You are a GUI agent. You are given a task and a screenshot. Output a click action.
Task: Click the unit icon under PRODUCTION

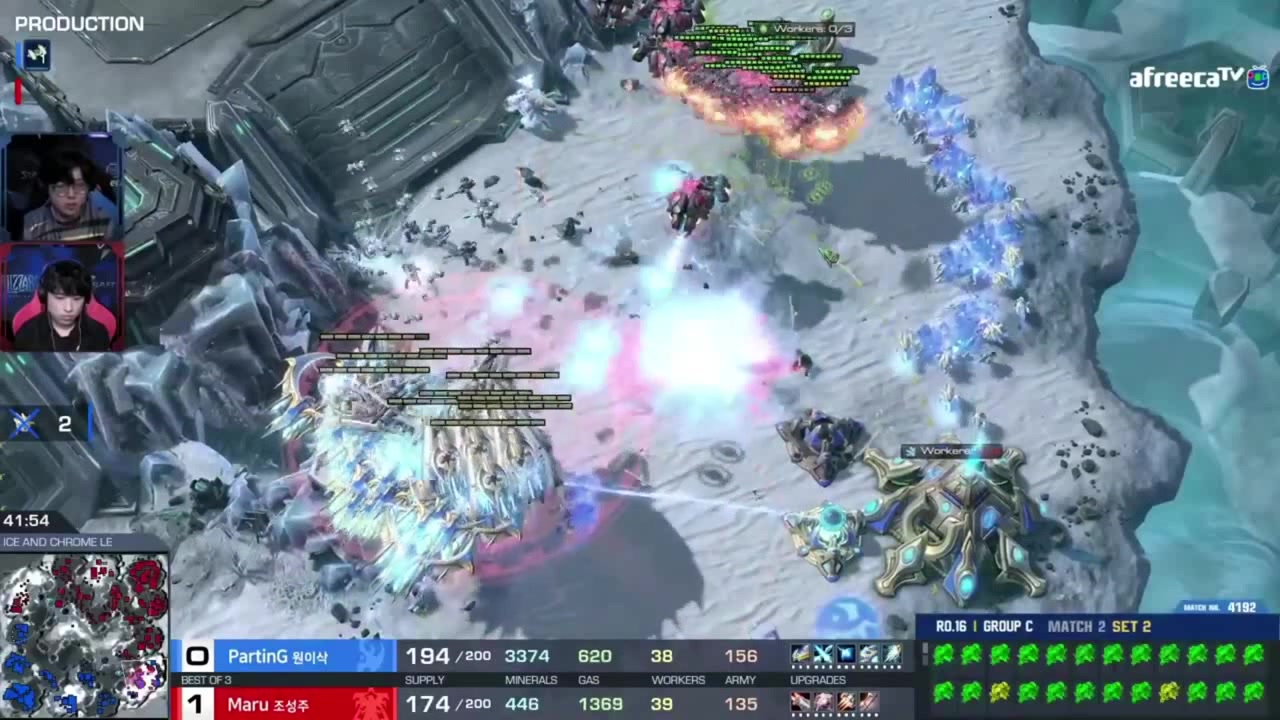point(36,55)
